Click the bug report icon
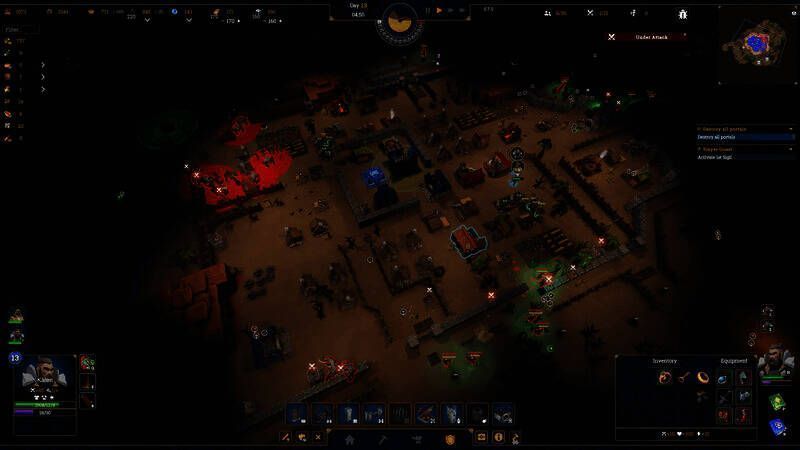 pyautogui.click(x=683, y=13)
